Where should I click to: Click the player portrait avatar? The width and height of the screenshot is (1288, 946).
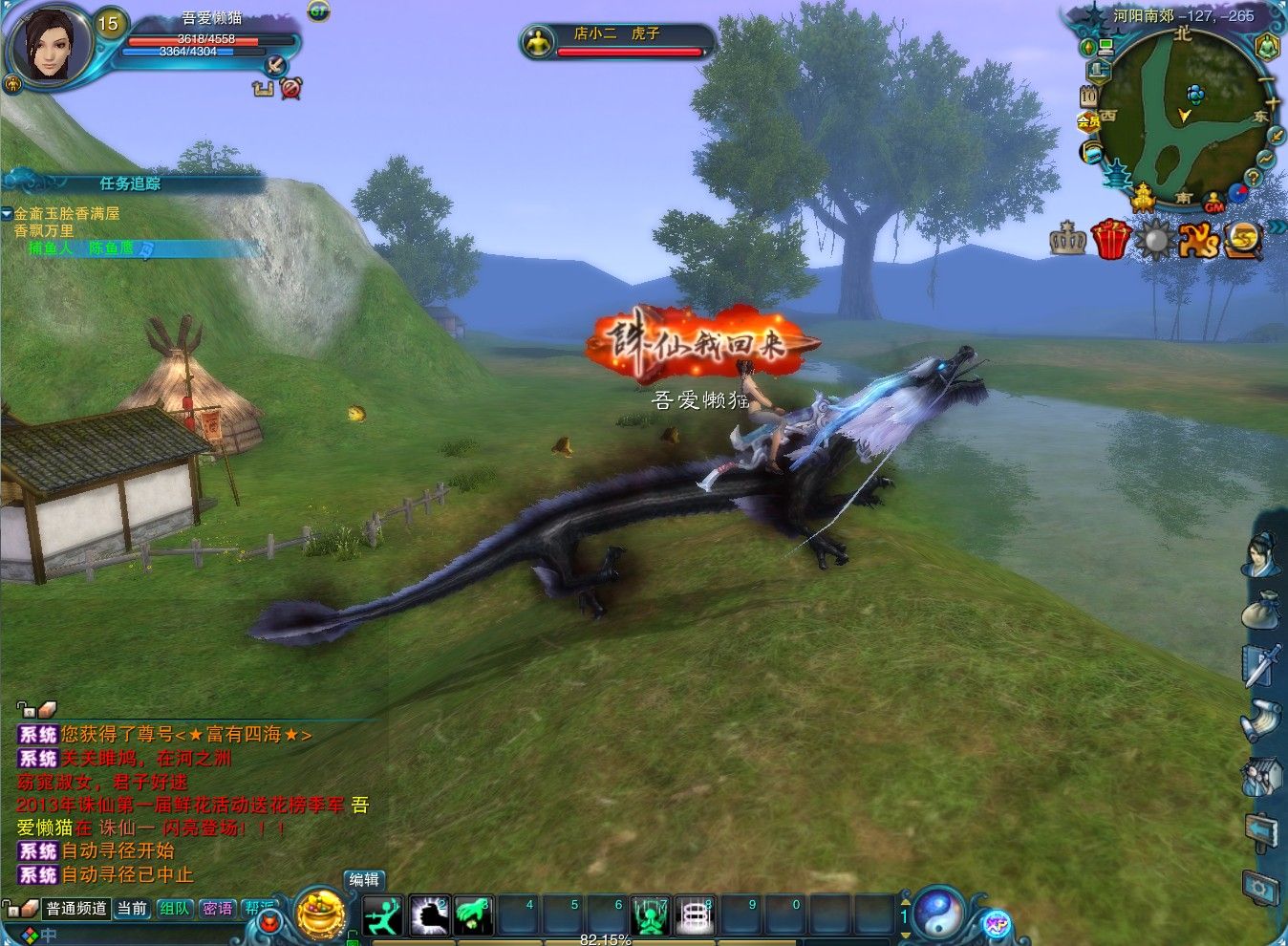(48, 46)
